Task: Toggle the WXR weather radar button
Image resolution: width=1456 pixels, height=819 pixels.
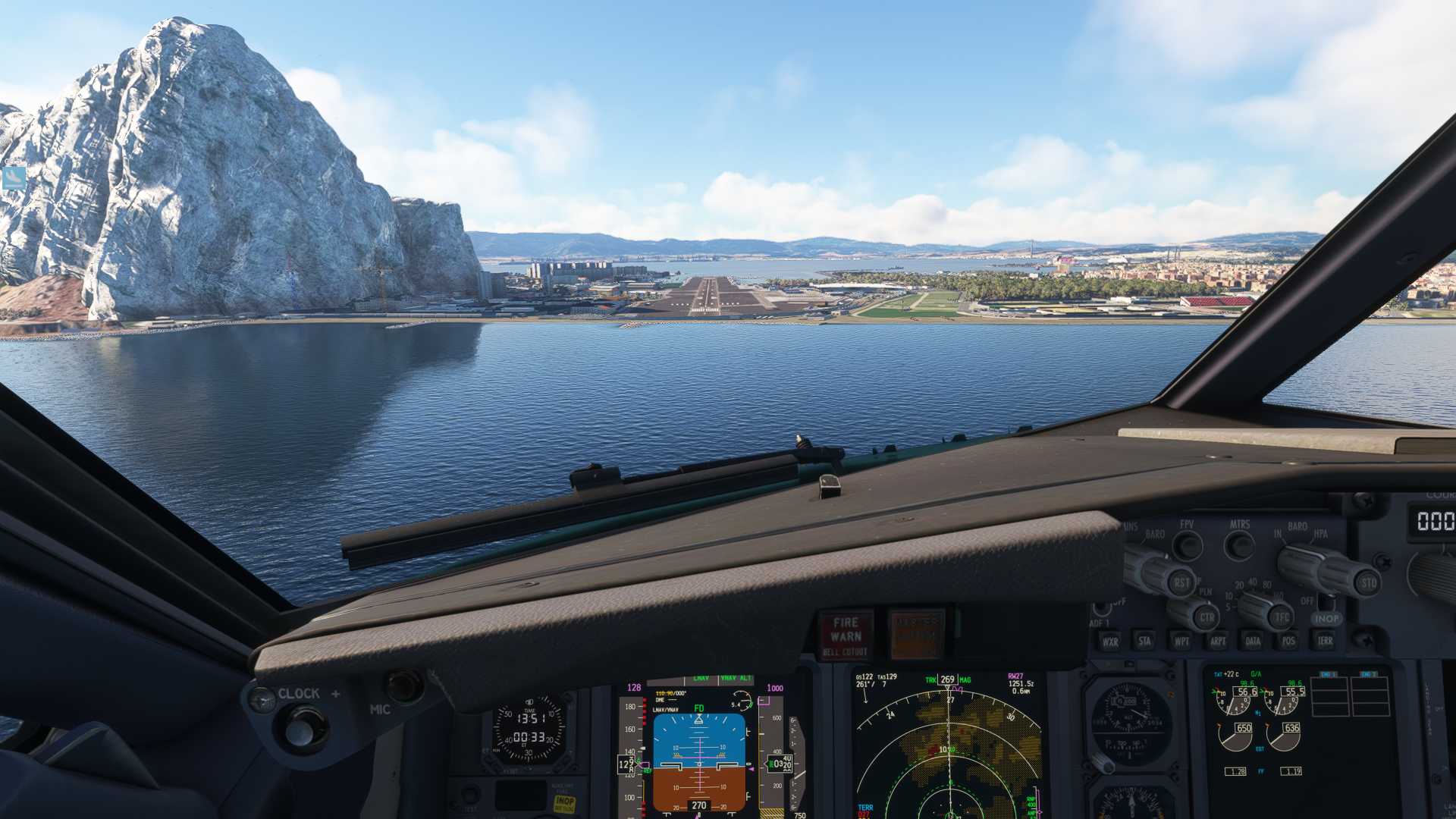Action: click(x=1110, y=642)
